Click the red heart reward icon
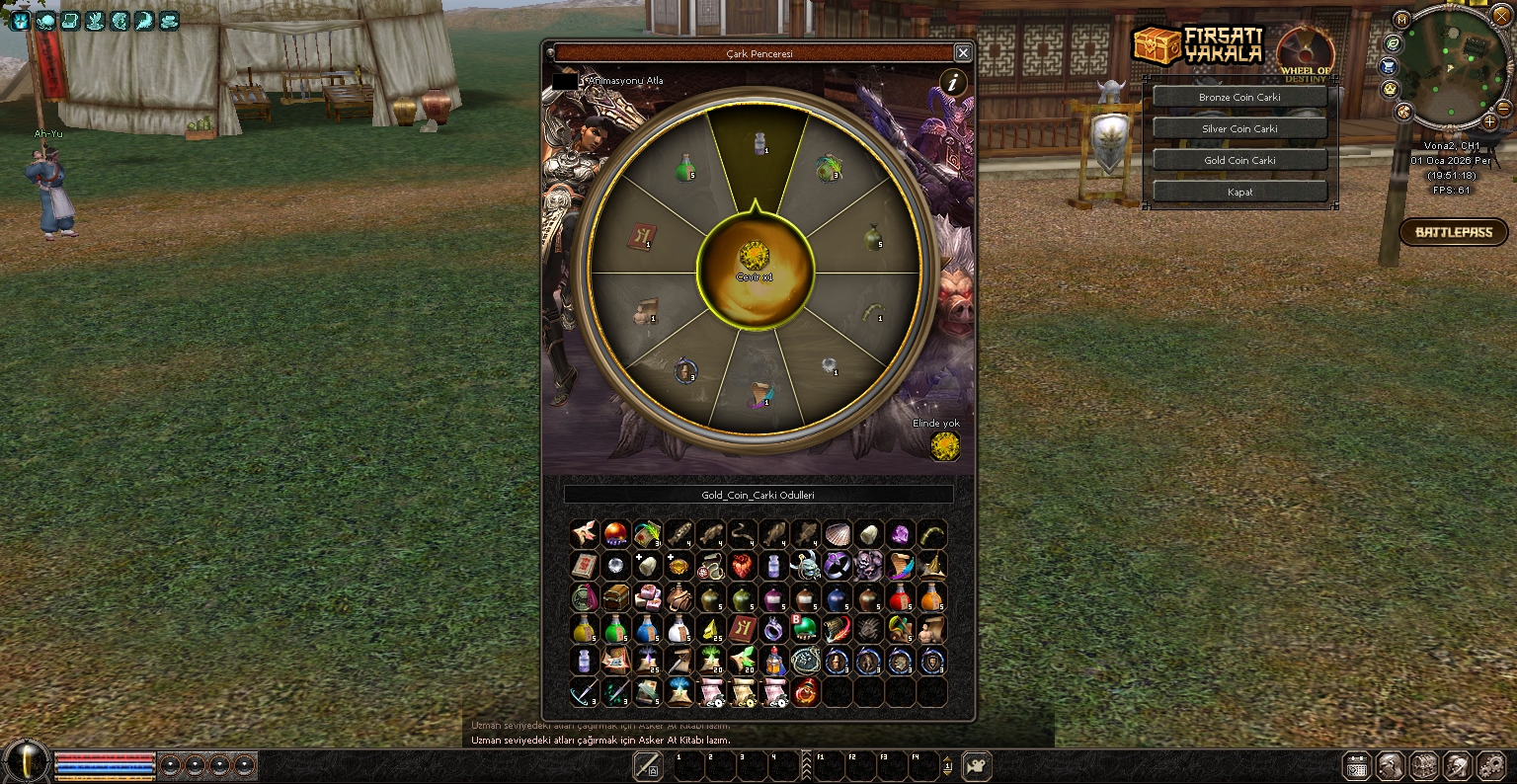Image resolution: width=1517 pixels, height=784 pixels. (742, 566)
